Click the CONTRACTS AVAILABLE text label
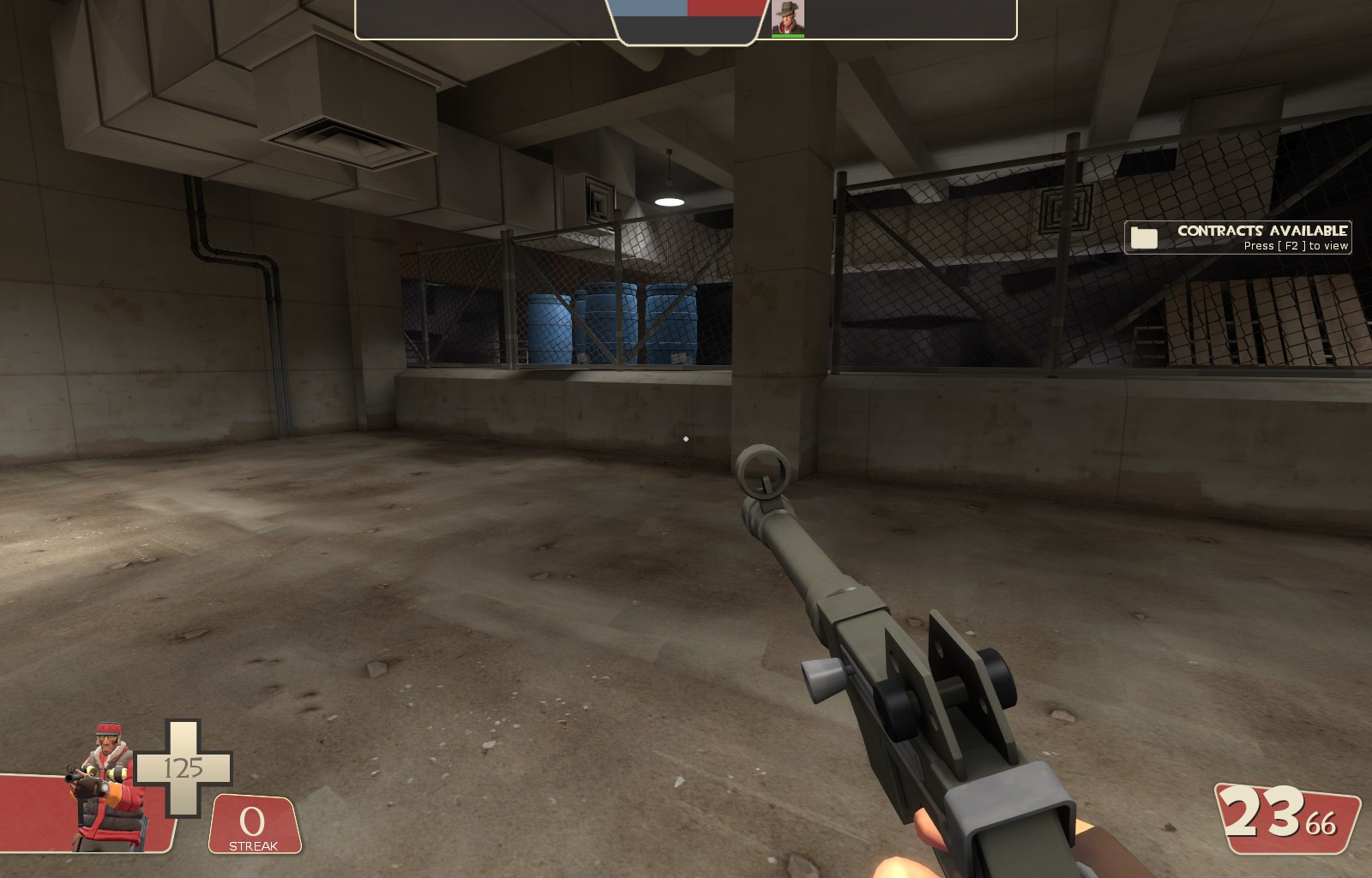 (x=1263, y=231)
